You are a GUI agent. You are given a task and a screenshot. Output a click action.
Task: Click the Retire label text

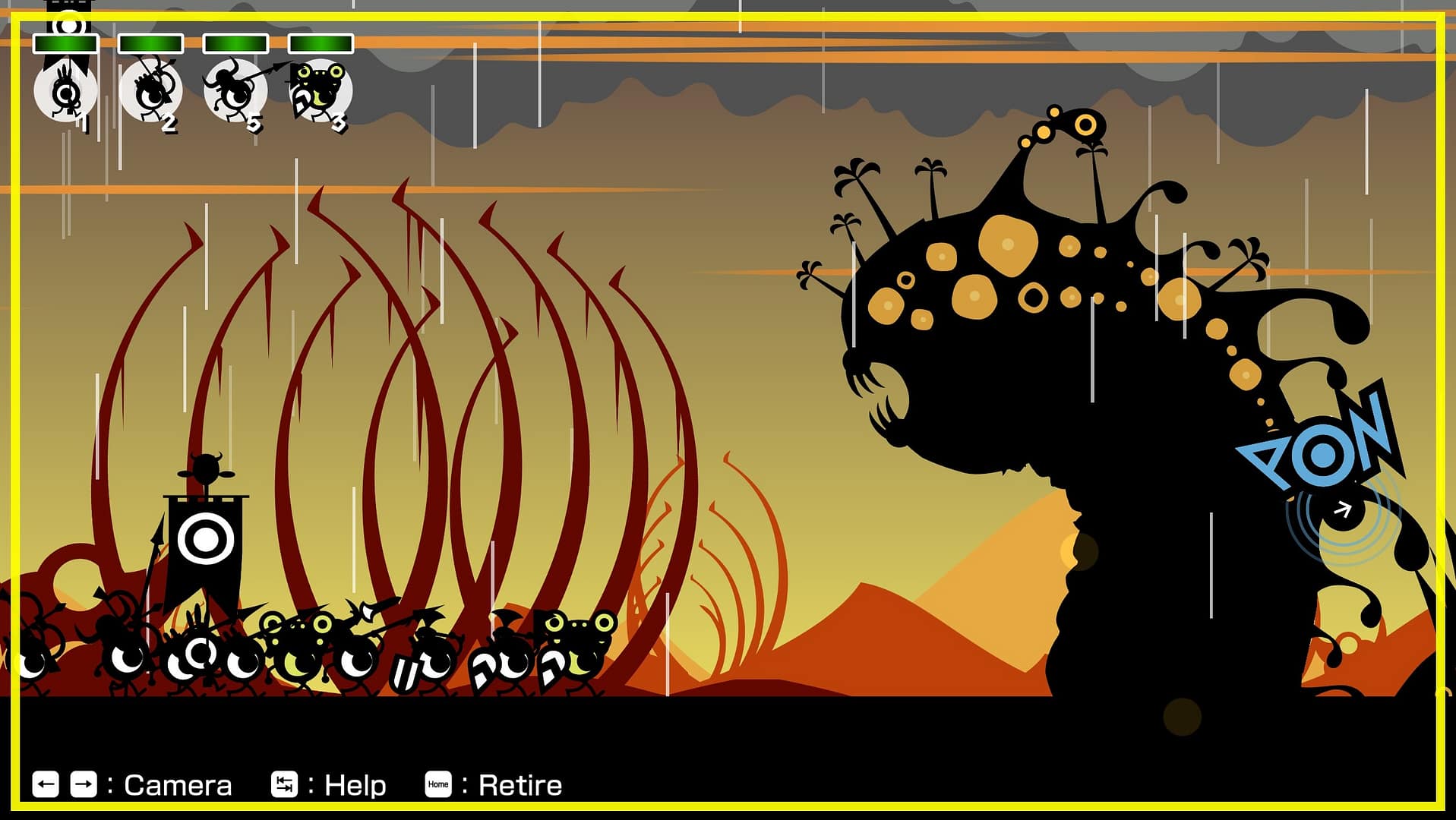coord(518,784)
